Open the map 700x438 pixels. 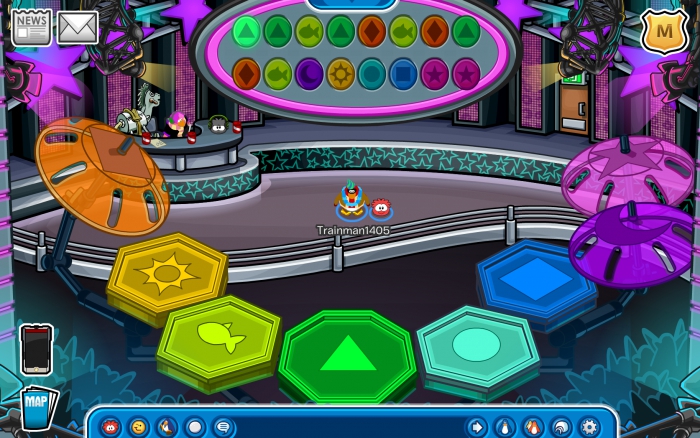[37, 407]
